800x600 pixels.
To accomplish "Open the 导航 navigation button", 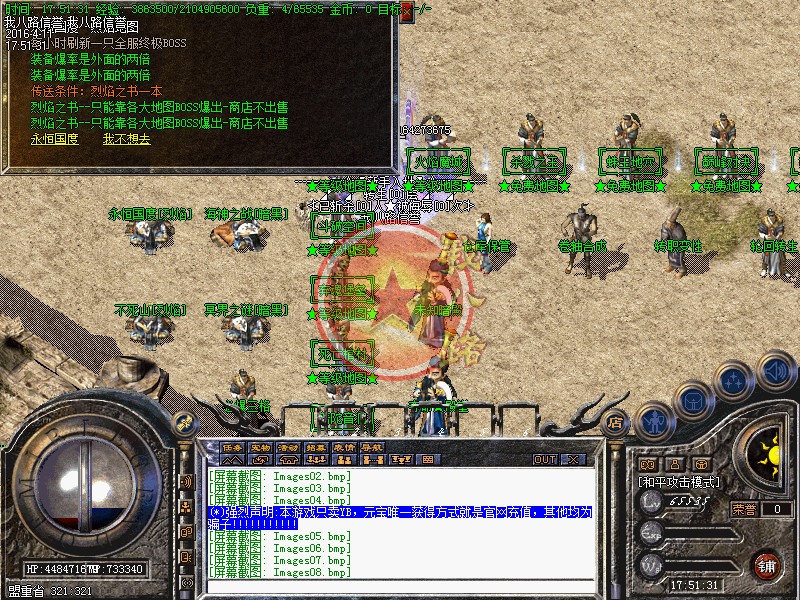I will pyautogui.click(x=372, y=446).
